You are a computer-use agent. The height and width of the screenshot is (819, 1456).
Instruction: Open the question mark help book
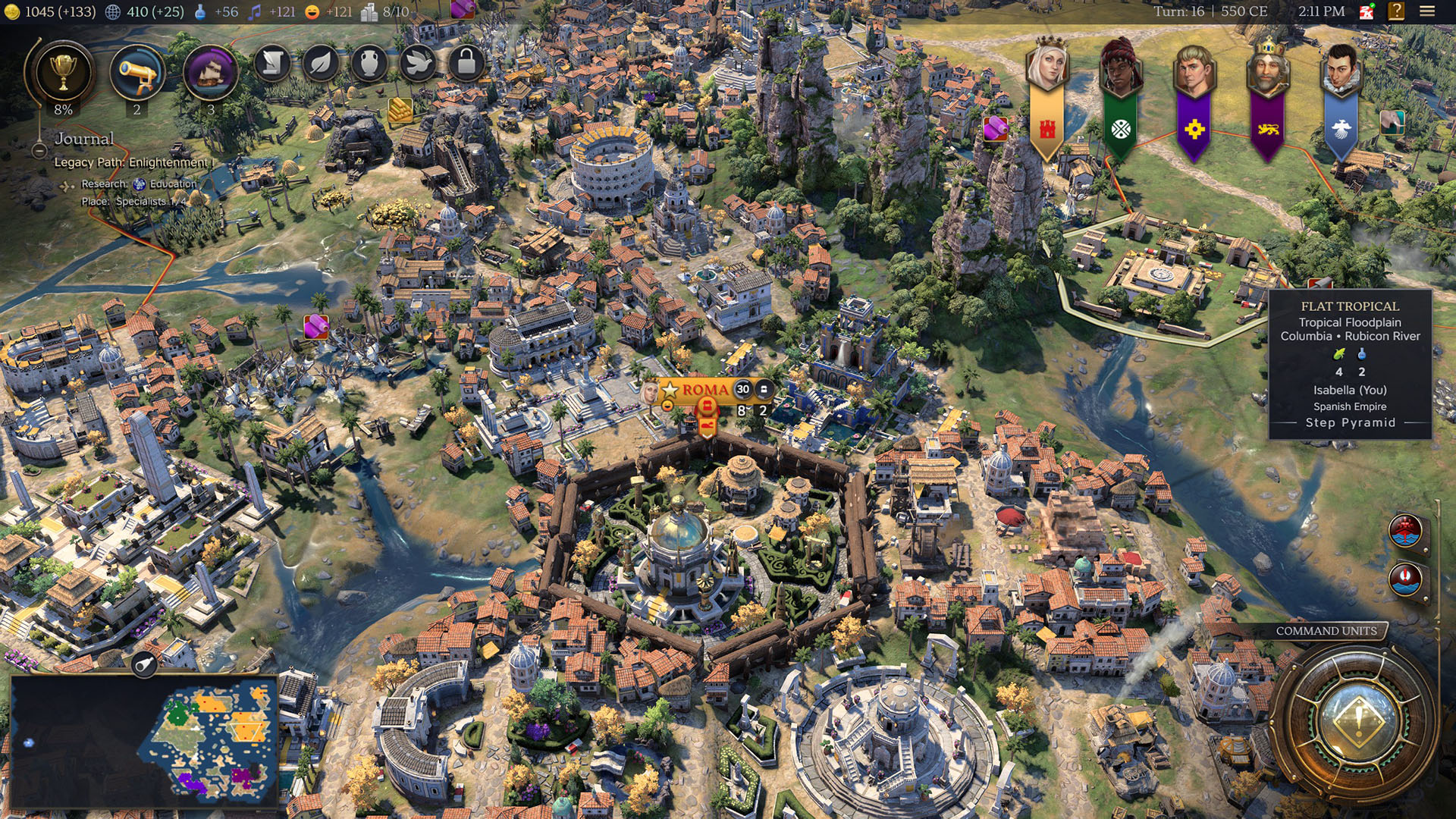pos(1396,12)
